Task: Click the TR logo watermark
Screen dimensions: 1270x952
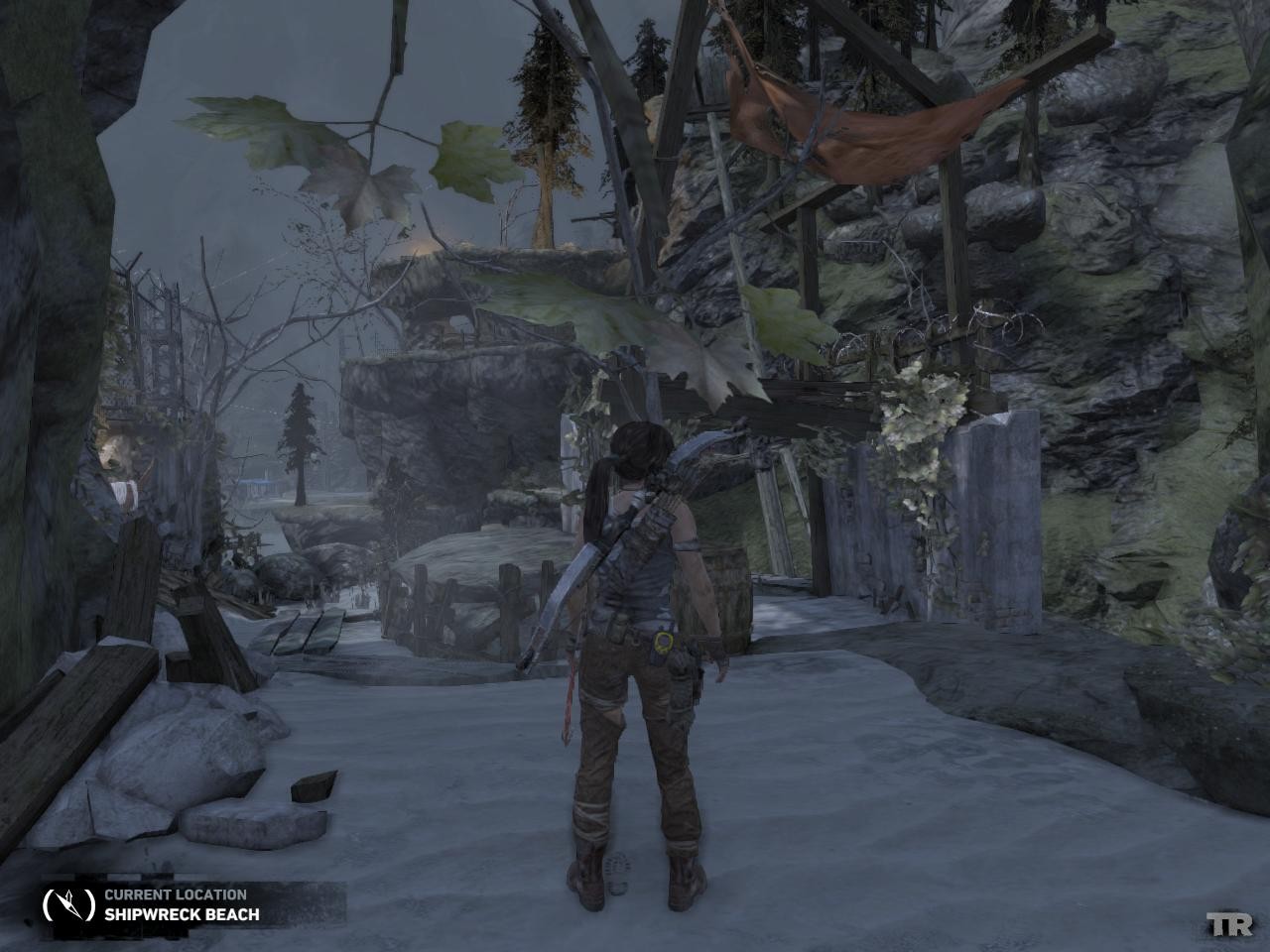Action: tap(1230, 924)
